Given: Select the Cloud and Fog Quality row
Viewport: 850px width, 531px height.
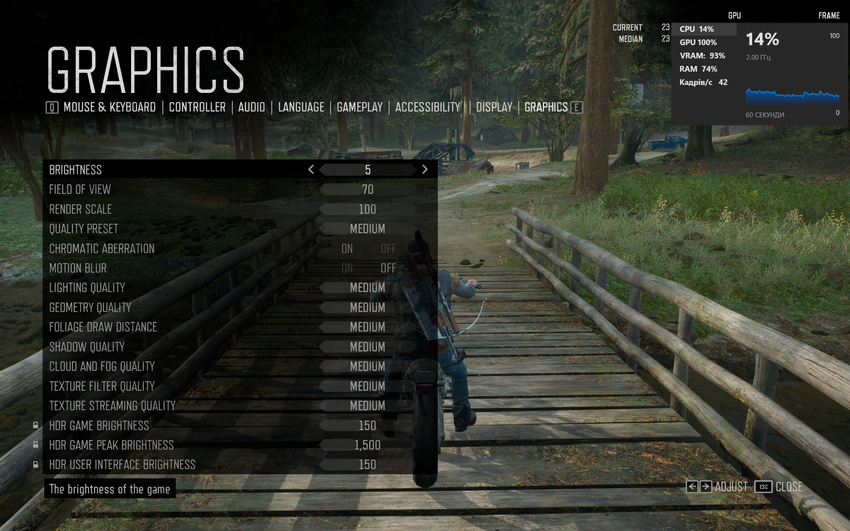Looking at the screenshot, I should pyautogui.click(x=240, y=367).
